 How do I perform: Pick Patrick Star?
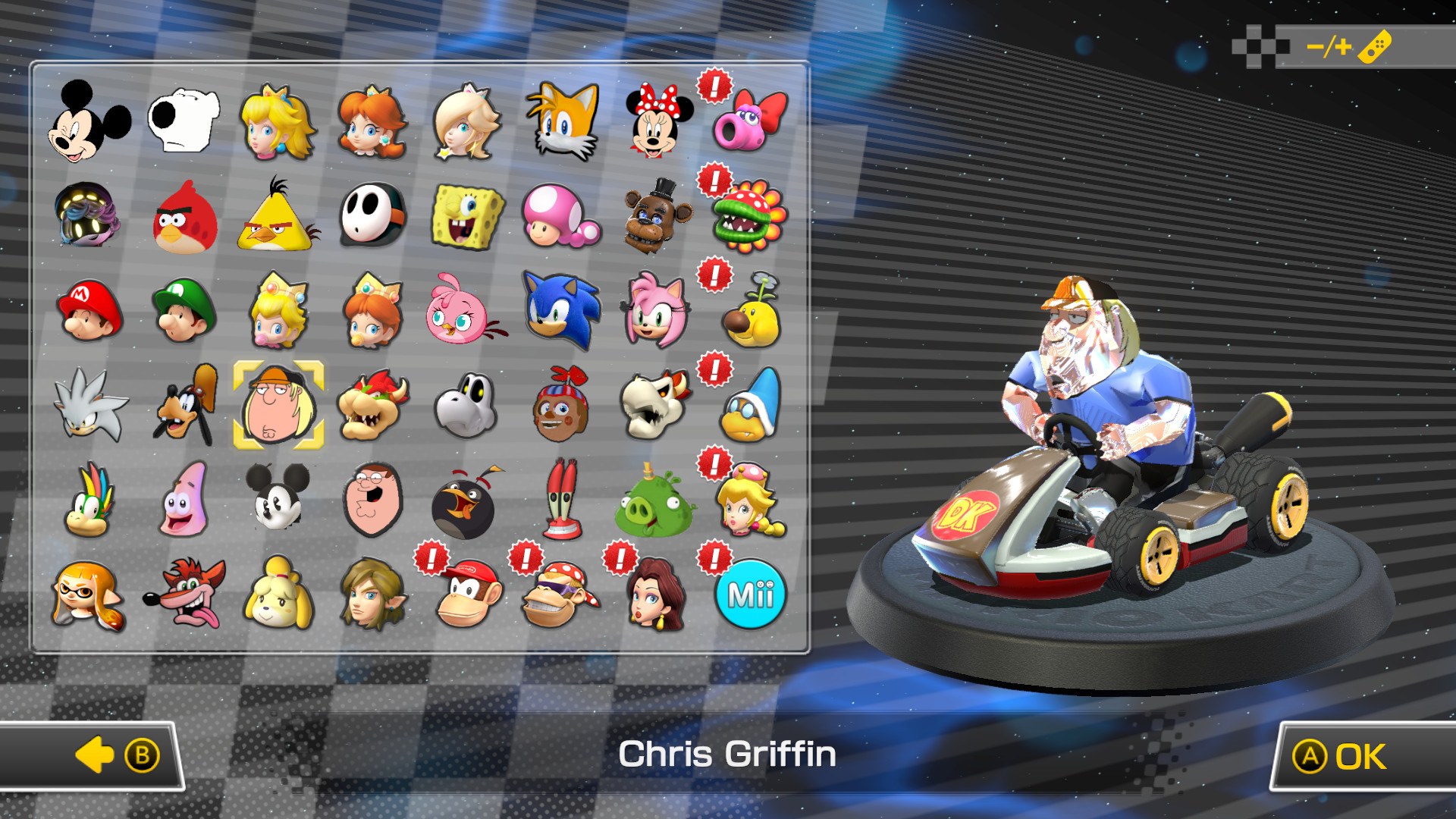point(184,500)
